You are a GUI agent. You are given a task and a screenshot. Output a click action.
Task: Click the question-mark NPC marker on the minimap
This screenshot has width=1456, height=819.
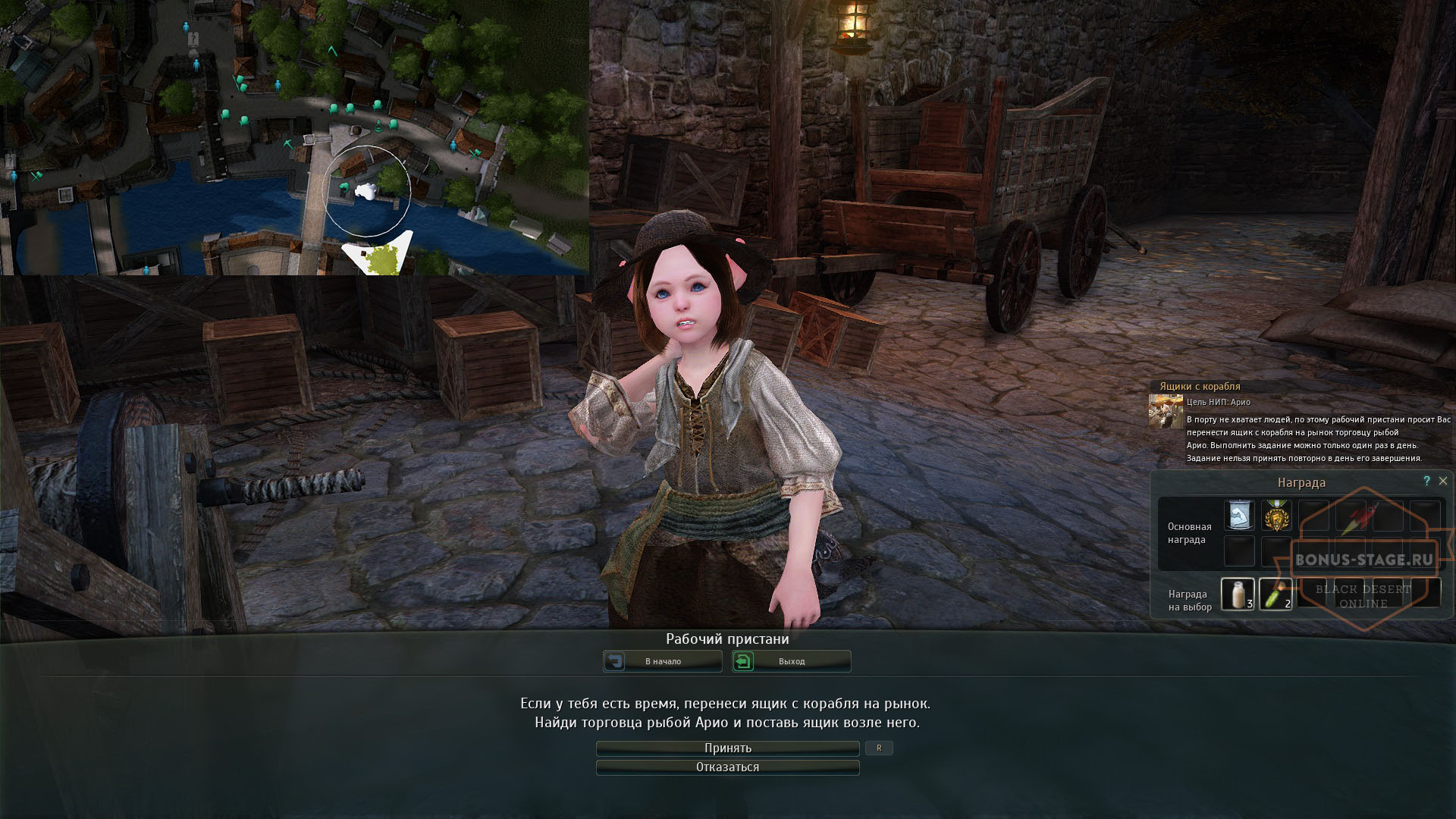[193, 38]
